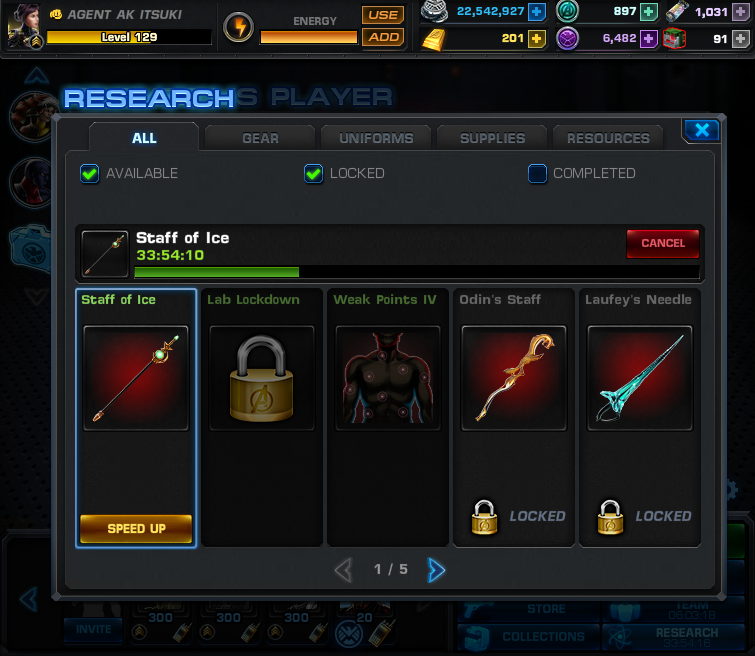The height and width of the screenshot is (656, 755).
Task: Show the Supplies tab
Action: tap(492, 138)
